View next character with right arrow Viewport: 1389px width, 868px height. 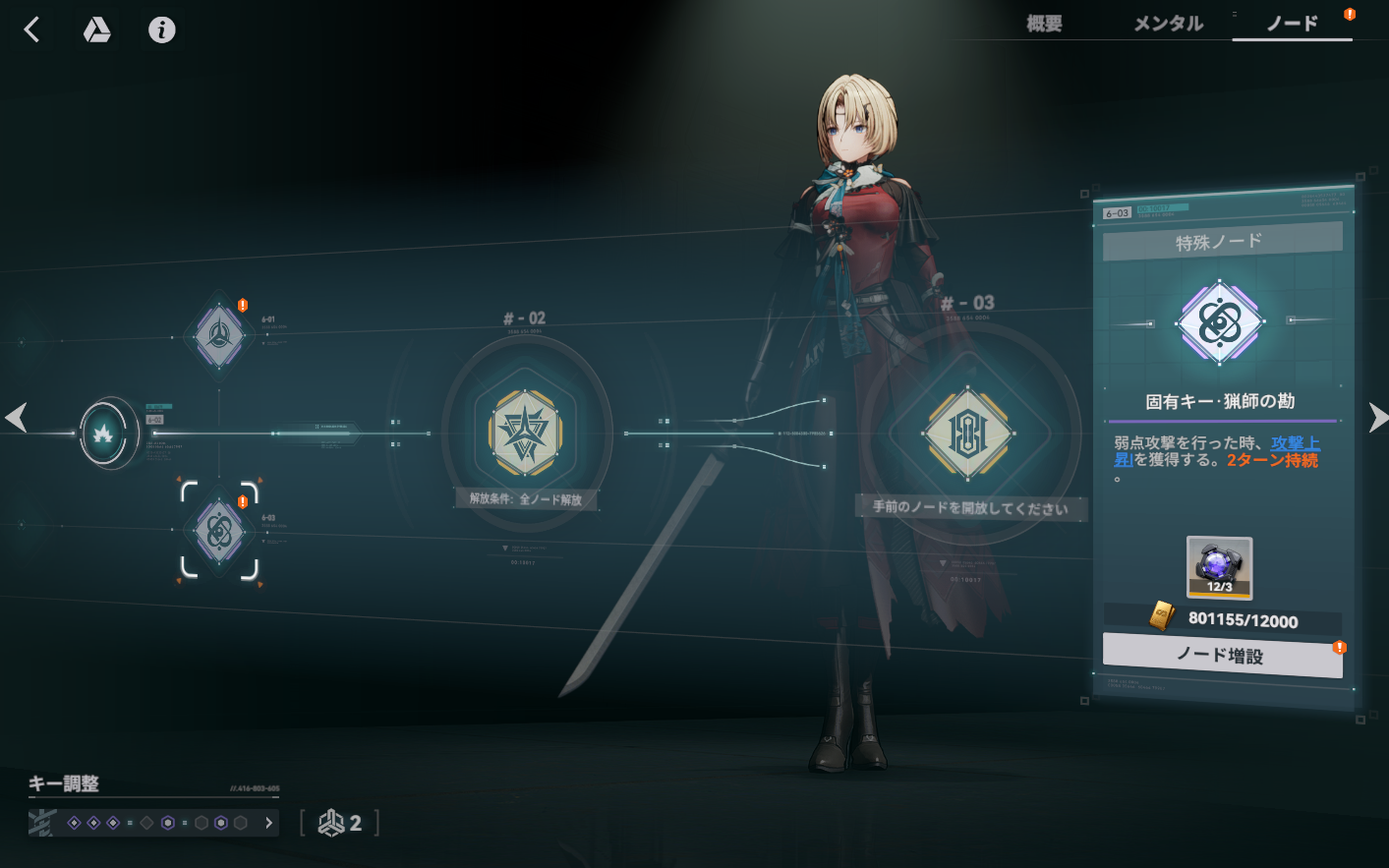tap(1376, 418)
